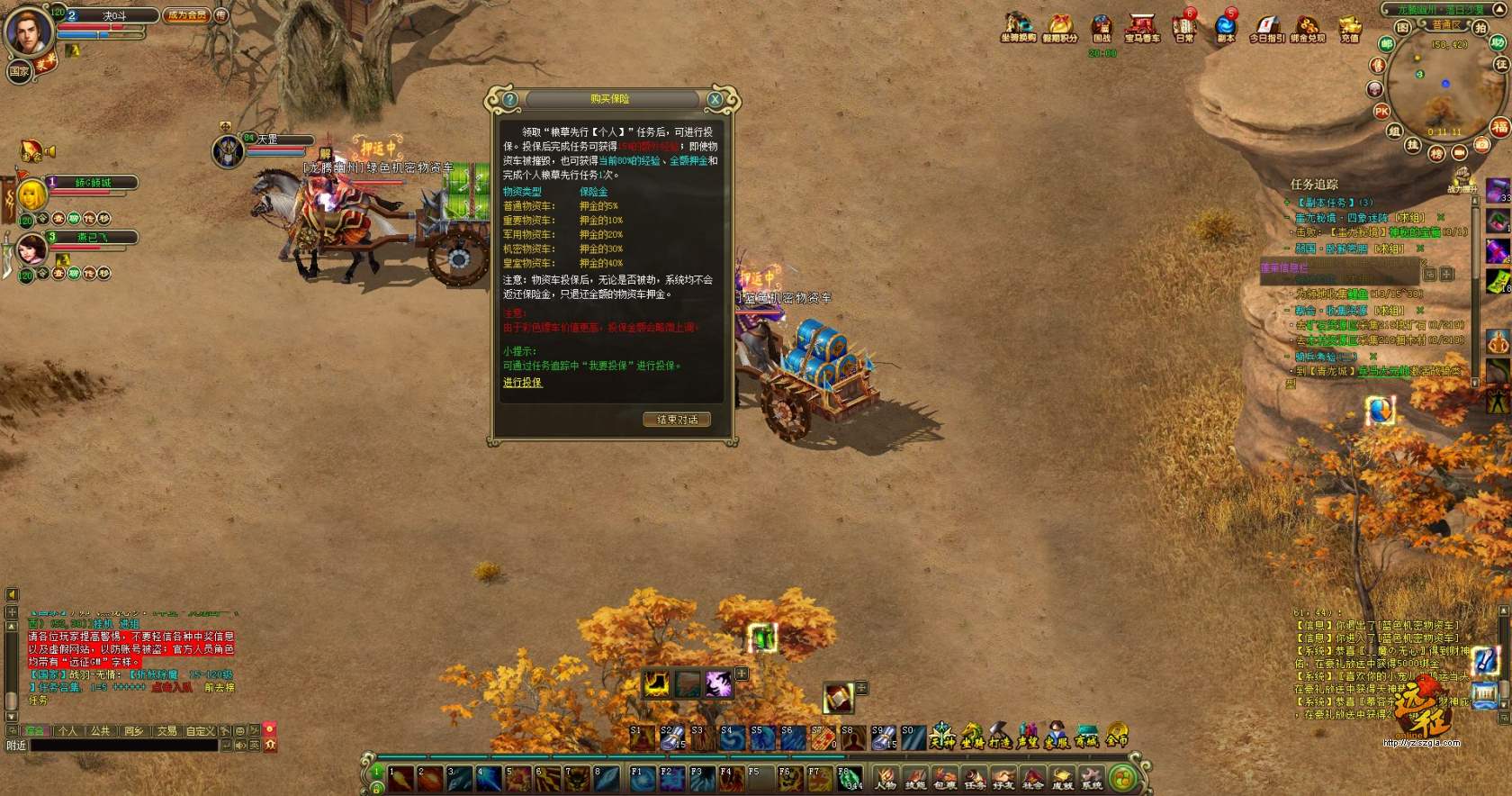
Task: Choose the 进行投保 dialogue option
Action: [522, 383]
